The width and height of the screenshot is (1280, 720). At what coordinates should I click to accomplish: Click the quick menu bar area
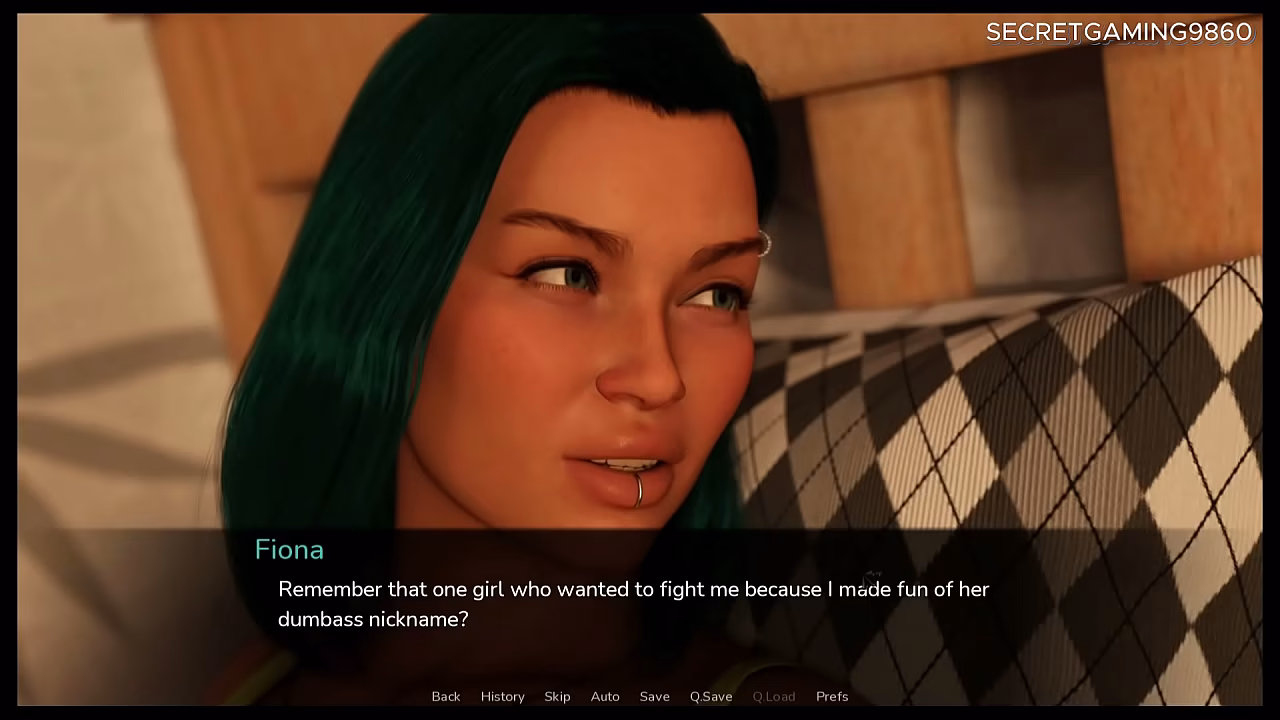(x=640, y=696)
